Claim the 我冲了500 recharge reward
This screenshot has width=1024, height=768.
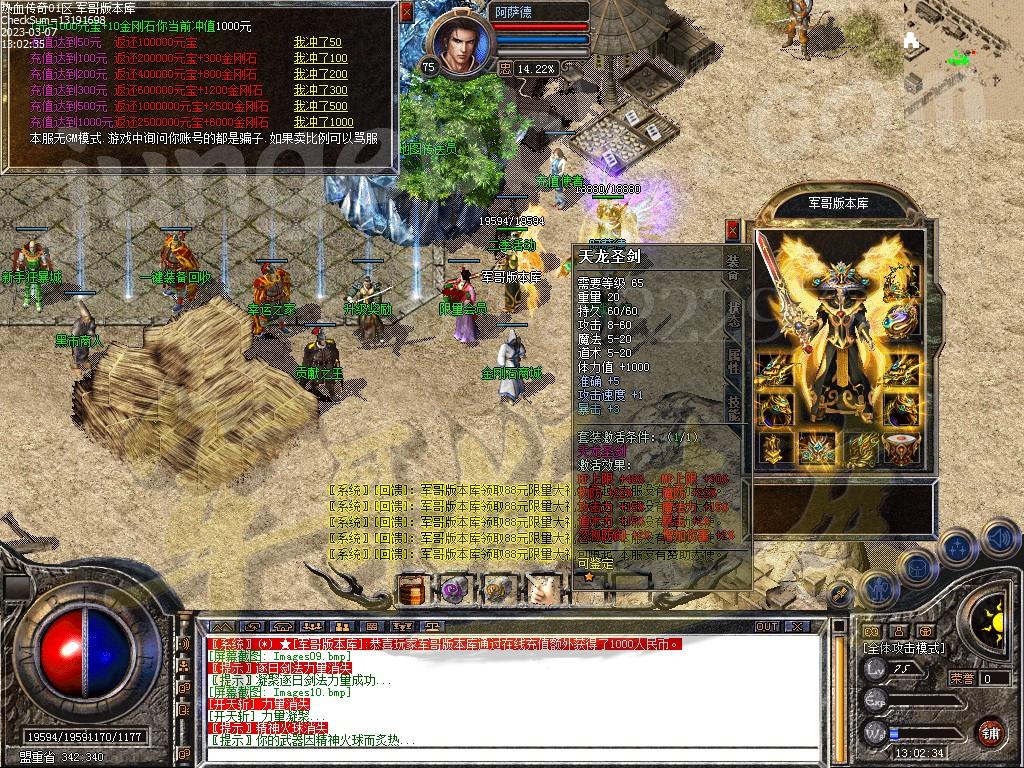point(320,106)
